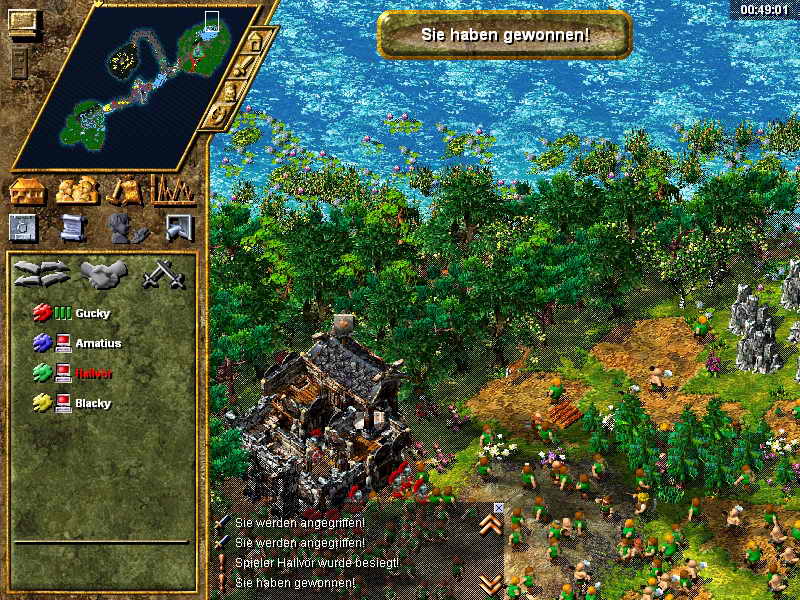Close the message log with the X
This screenshot has width=800, height=600.
click(x=499, y=508)
